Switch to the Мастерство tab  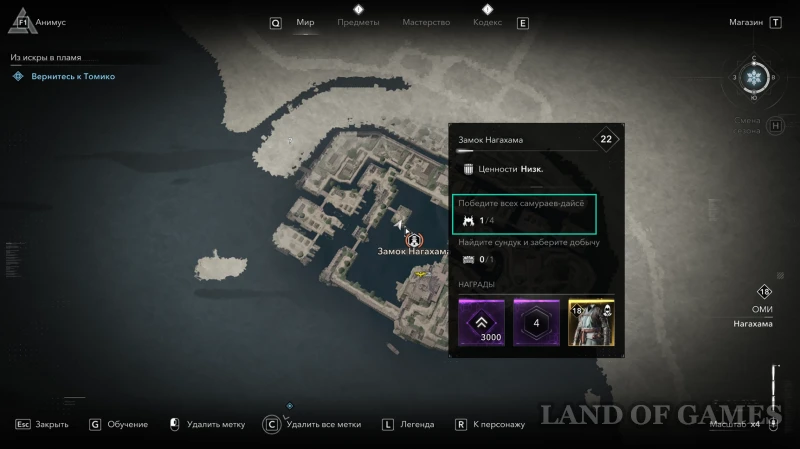pyautogui.click(x=426, y=23)
